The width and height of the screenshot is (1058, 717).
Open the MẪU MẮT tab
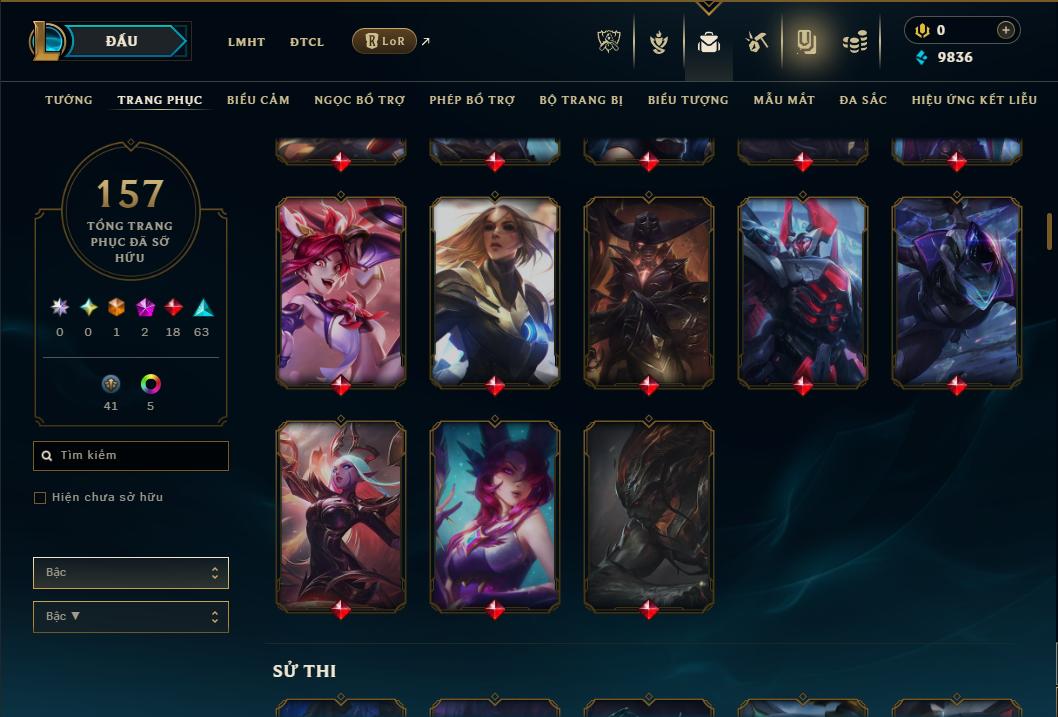[784, 100]
